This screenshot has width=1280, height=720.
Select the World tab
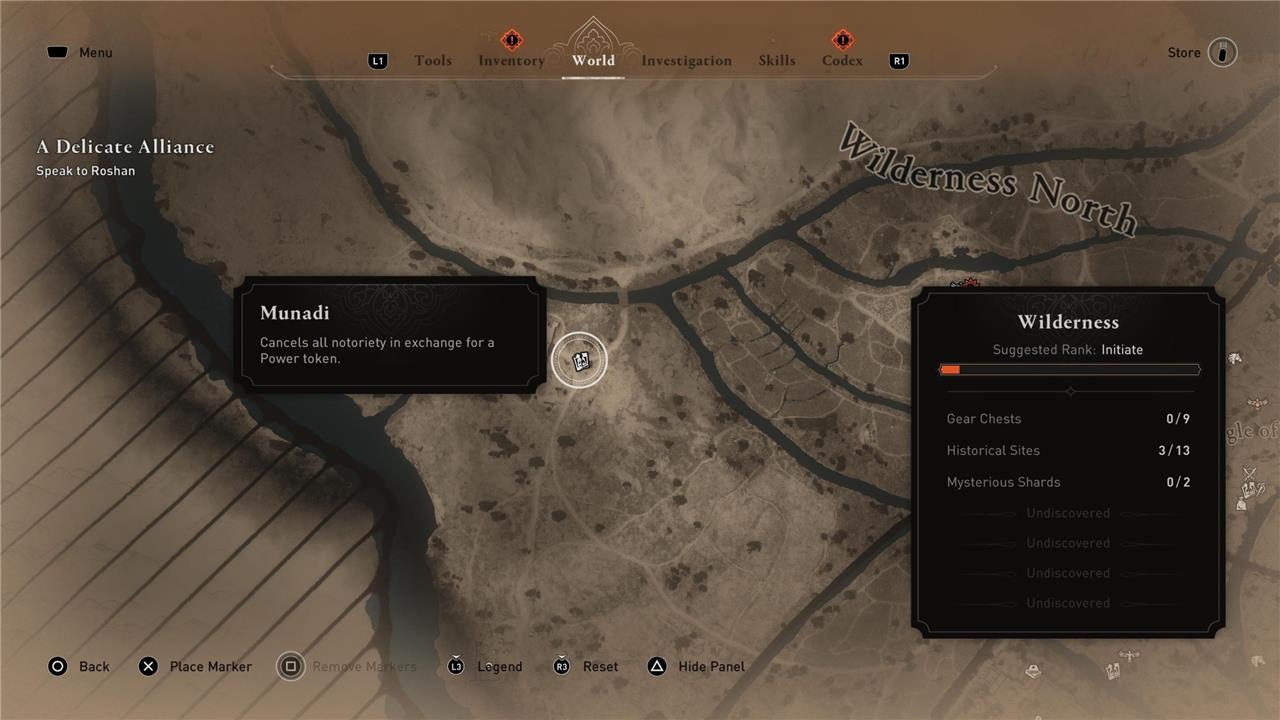[593, 61]
